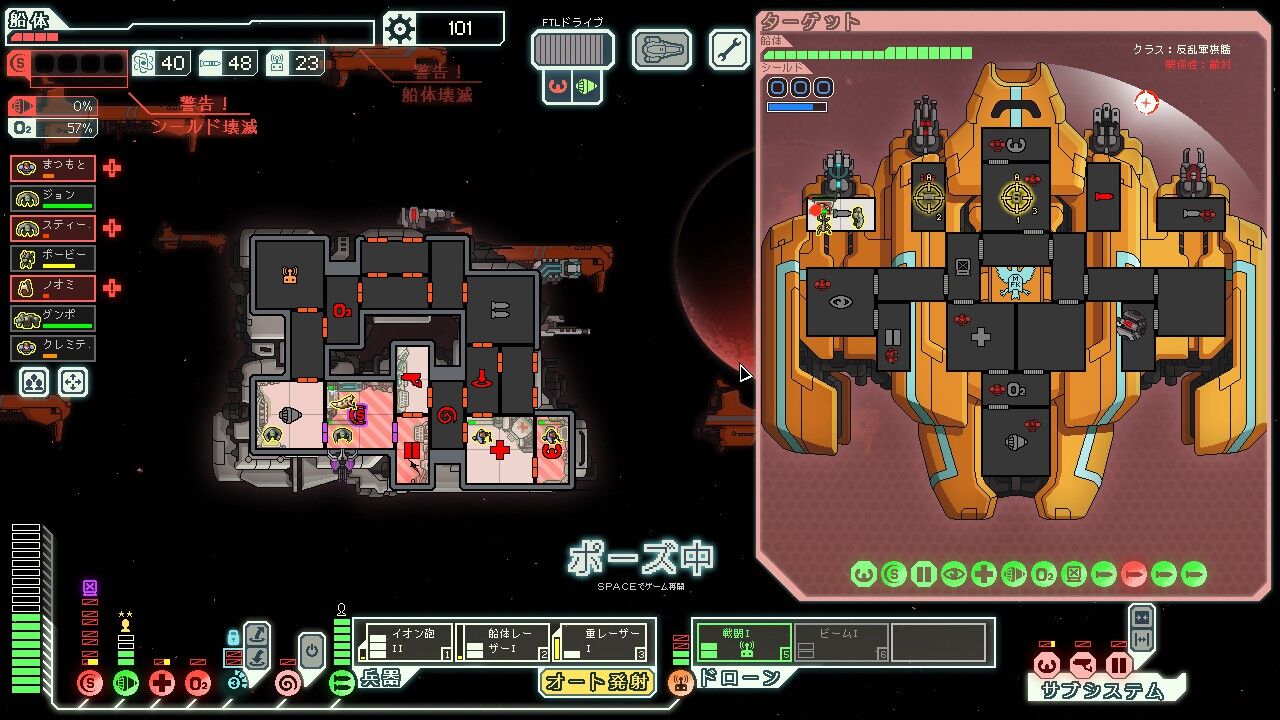The width and height of the screenshot is (1280, 720).
Task: Select the 戦闘 I drone slot
Action: pos(742,642)
